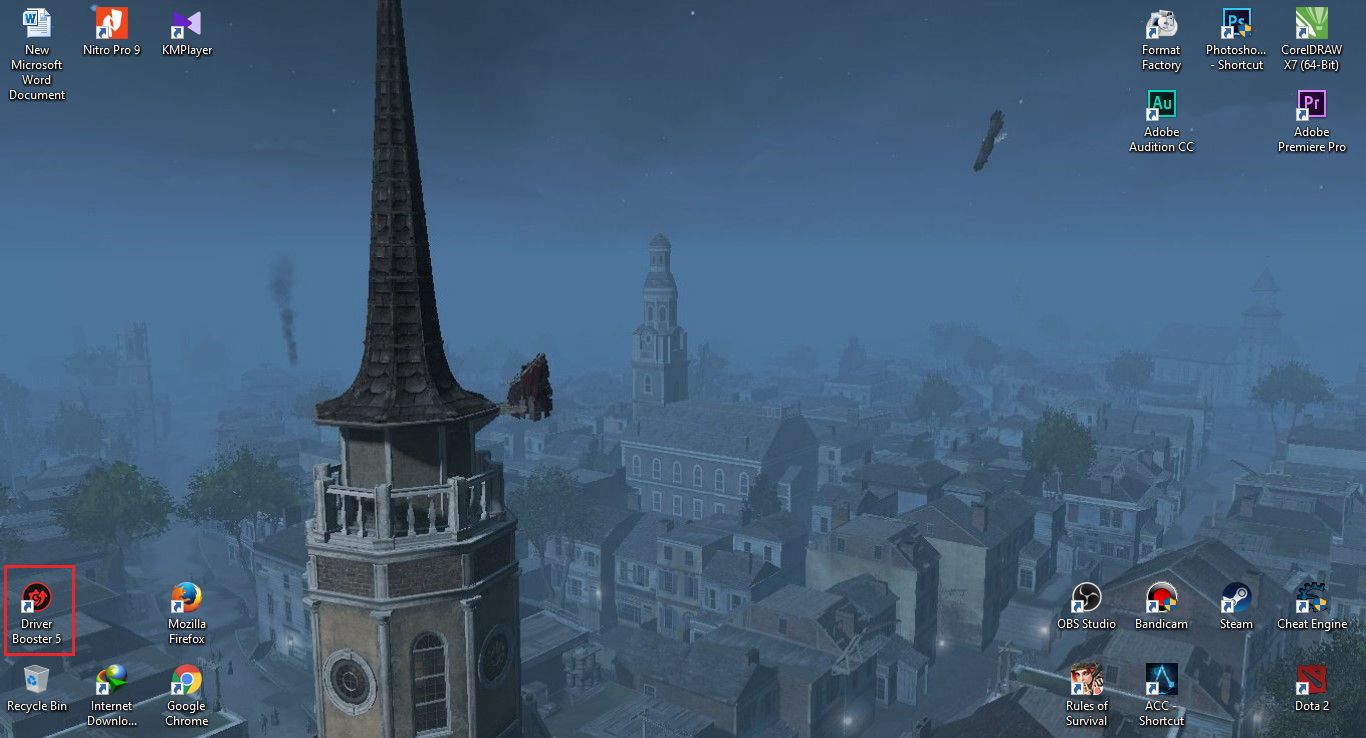Screen dimensions: 1366x738
Task: Start Dota 2
Action: click(x=1311, y=678)
